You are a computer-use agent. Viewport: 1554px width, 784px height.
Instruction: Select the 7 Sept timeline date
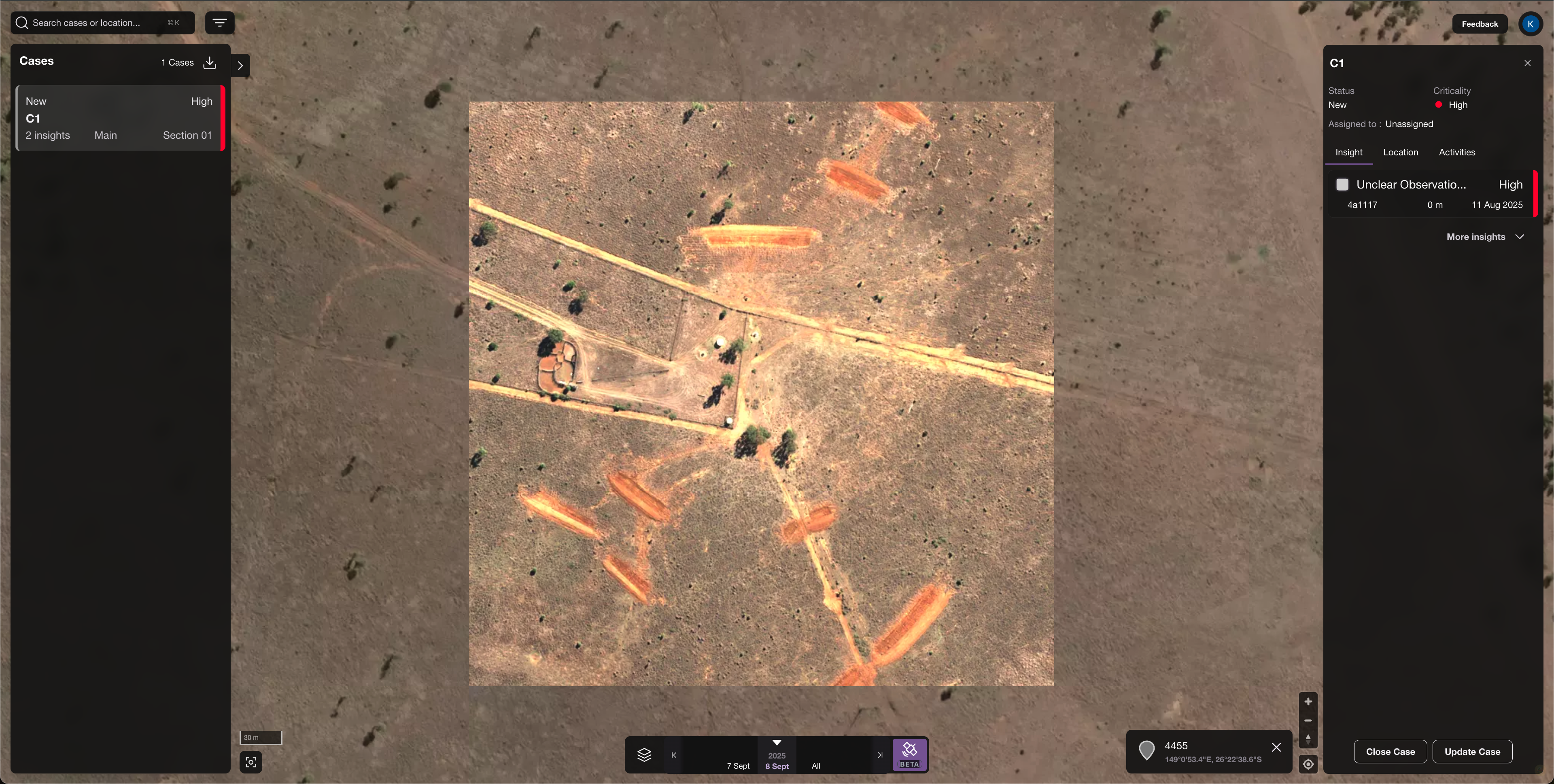pyautogui.click(x=738, y=766)
